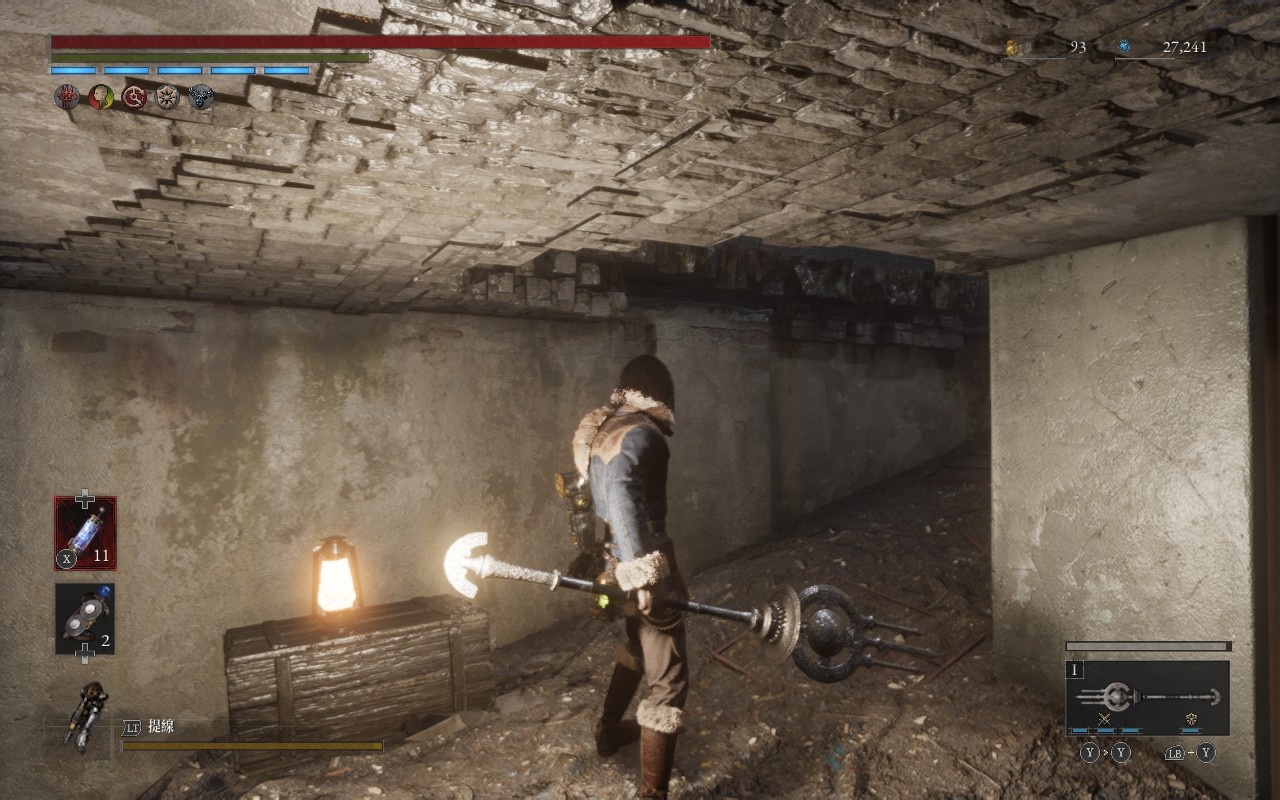Click the red spiked status buff icon
This screenshot has width=1280, height=800.
tap(67, 97)
